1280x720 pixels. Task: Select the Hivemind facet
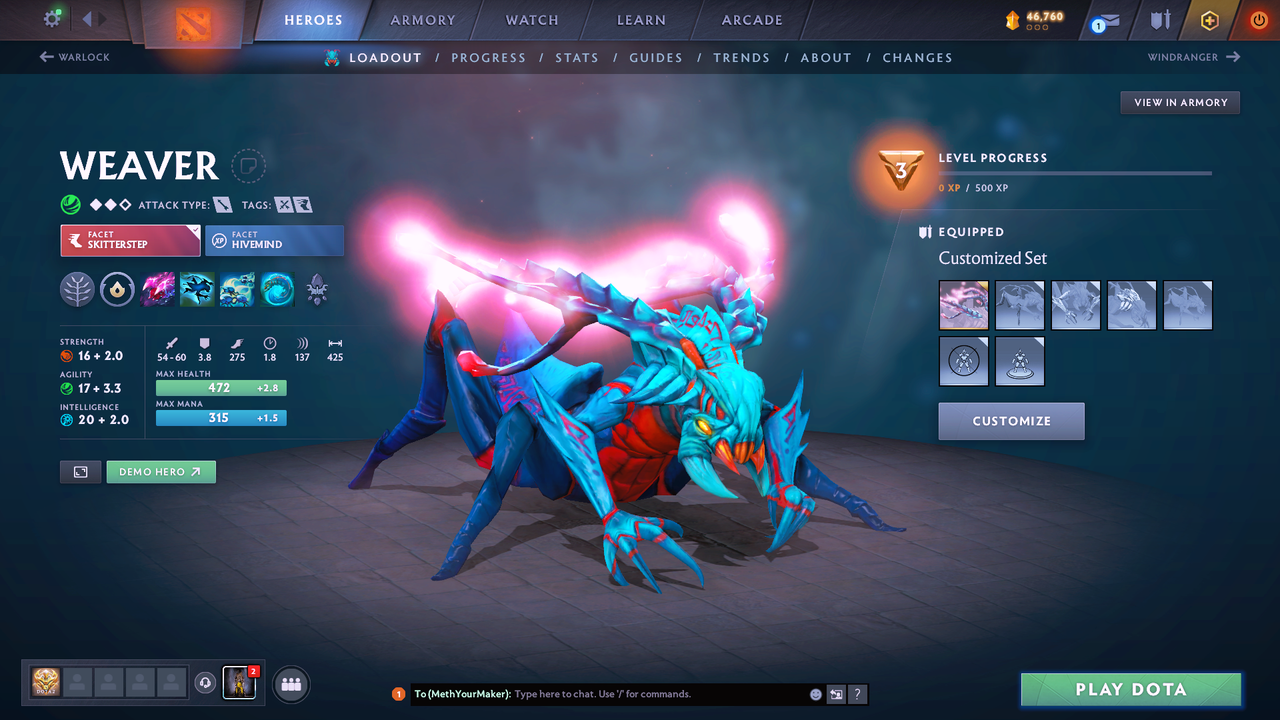(274, 240)
